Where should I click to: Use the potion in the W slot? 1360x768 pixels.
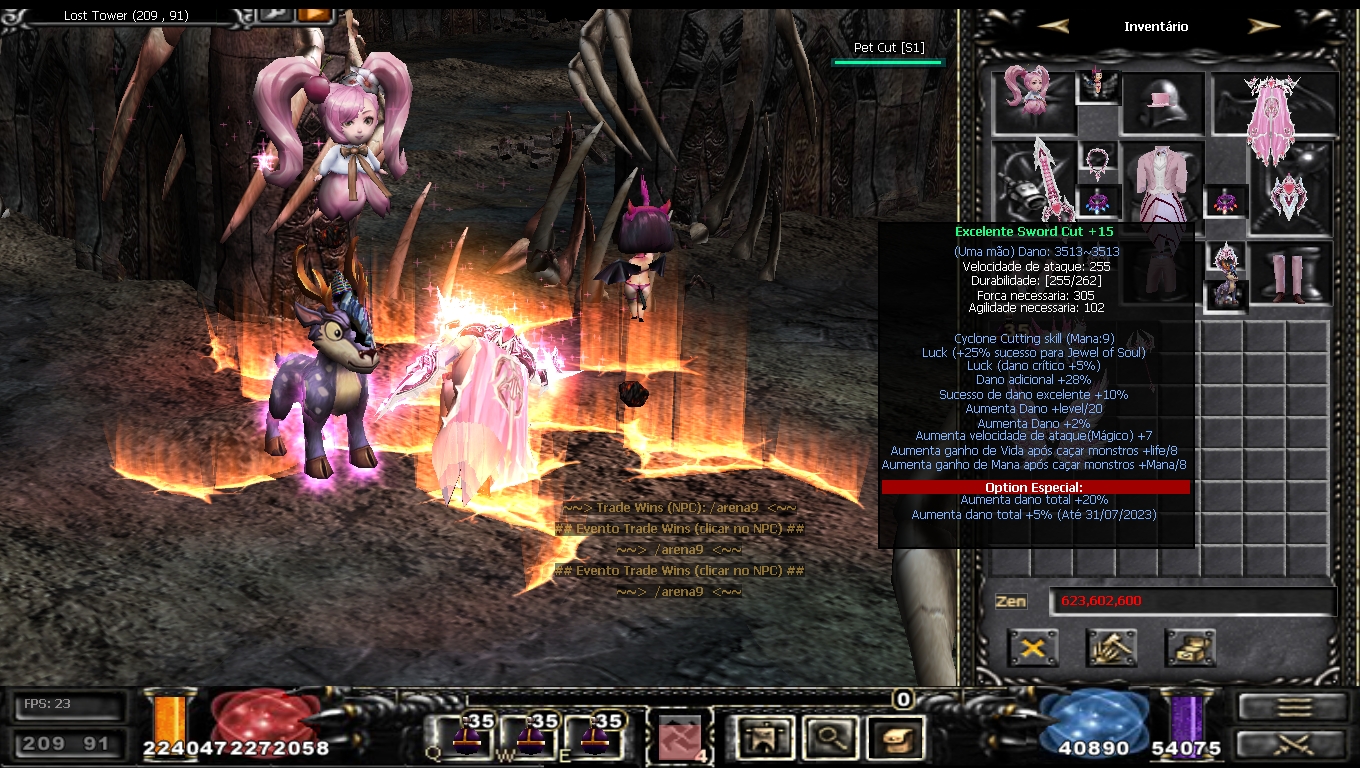click(530, 738)
